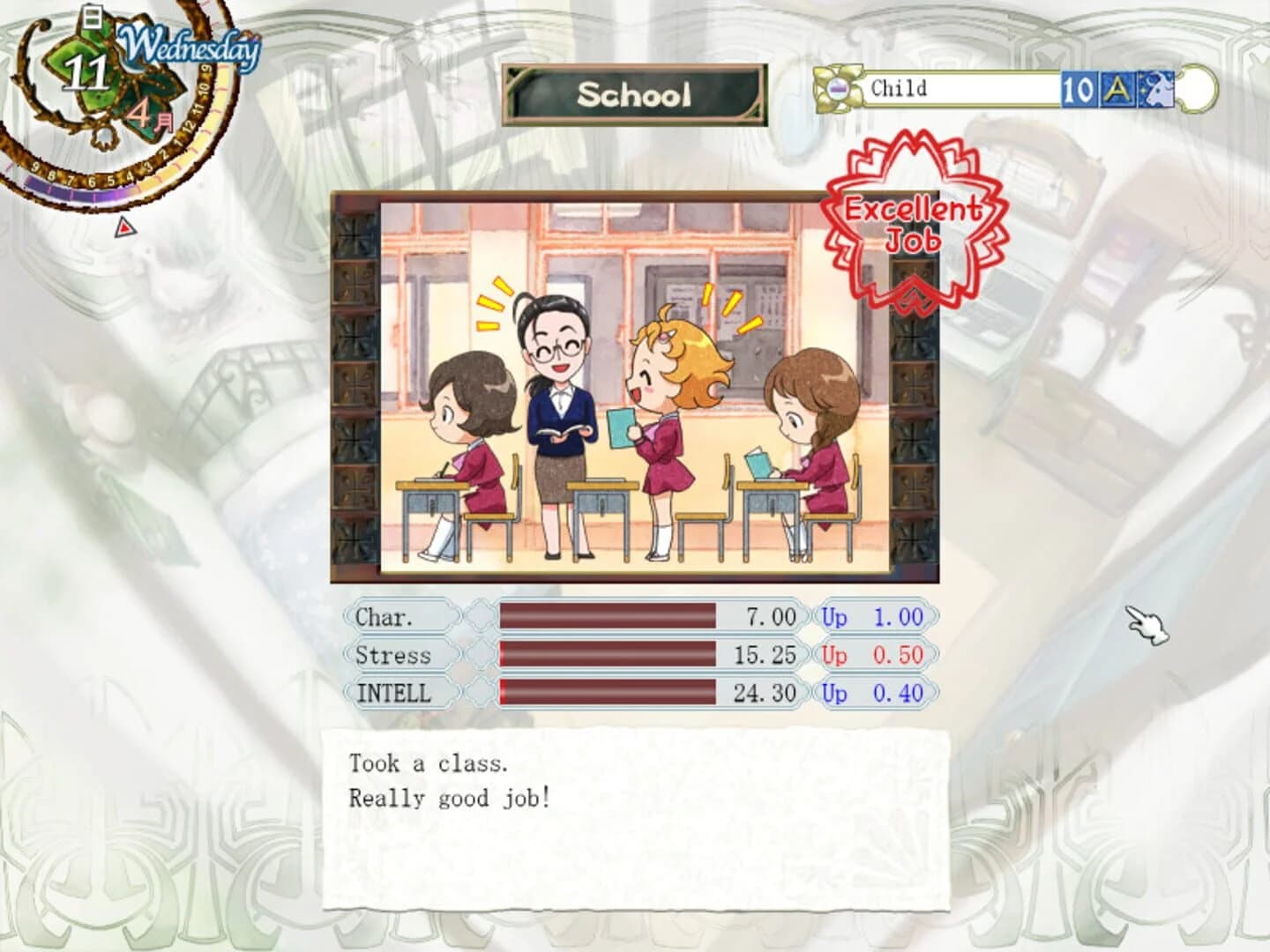Select the 'School' title banner
The height and width of the screenshot is (952, 1270).
click(x=637, y=92)
